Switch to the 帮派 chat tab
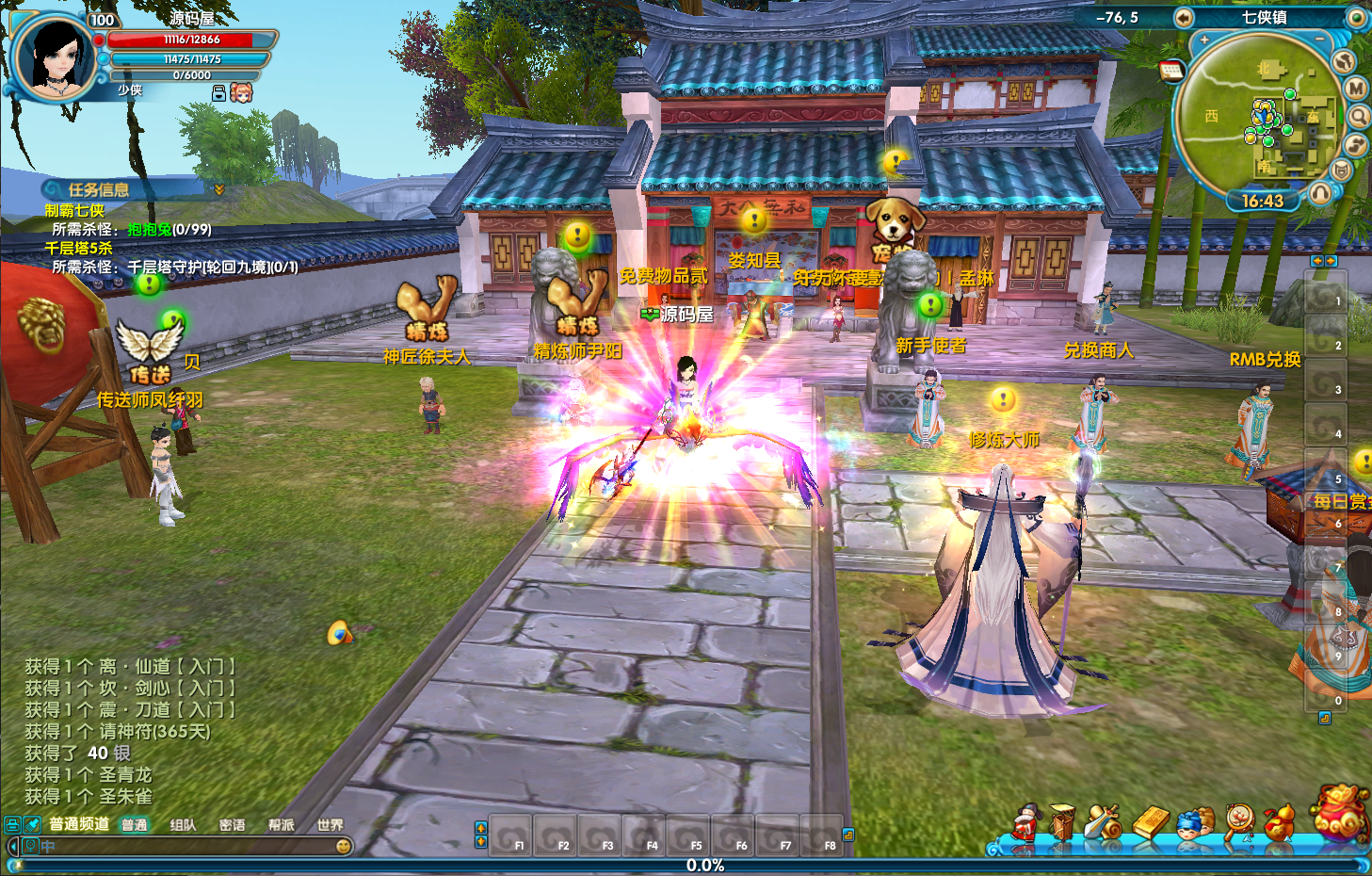 (281, 825)
